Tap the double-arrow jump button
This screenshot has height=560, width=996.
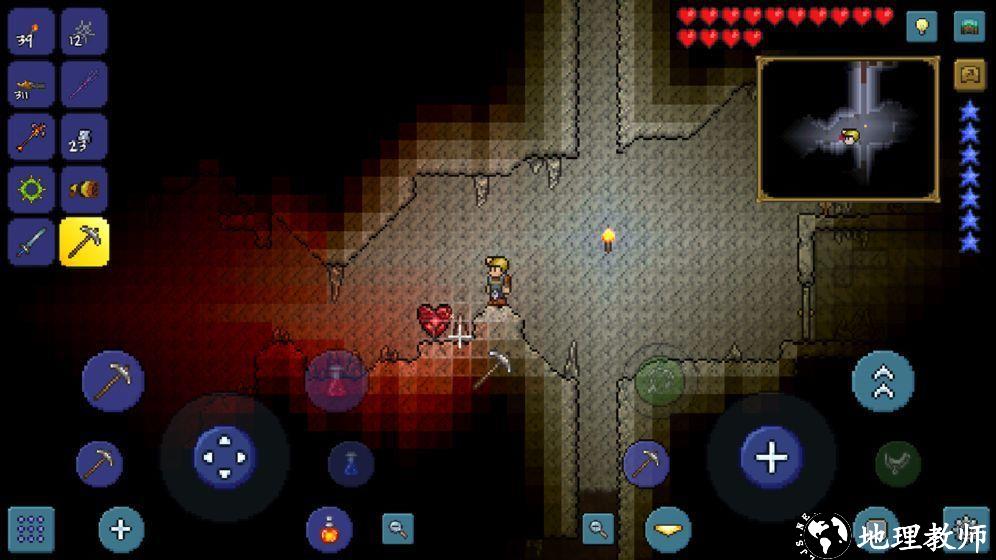pos(883,381)
